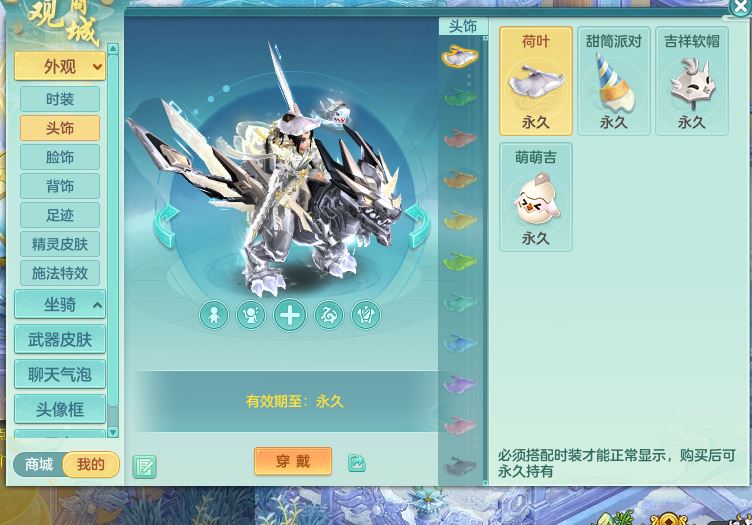Open the 时装 costume category
Image resolution: width=752 pixels, height=525 pixels.
[x=60, y=99]
